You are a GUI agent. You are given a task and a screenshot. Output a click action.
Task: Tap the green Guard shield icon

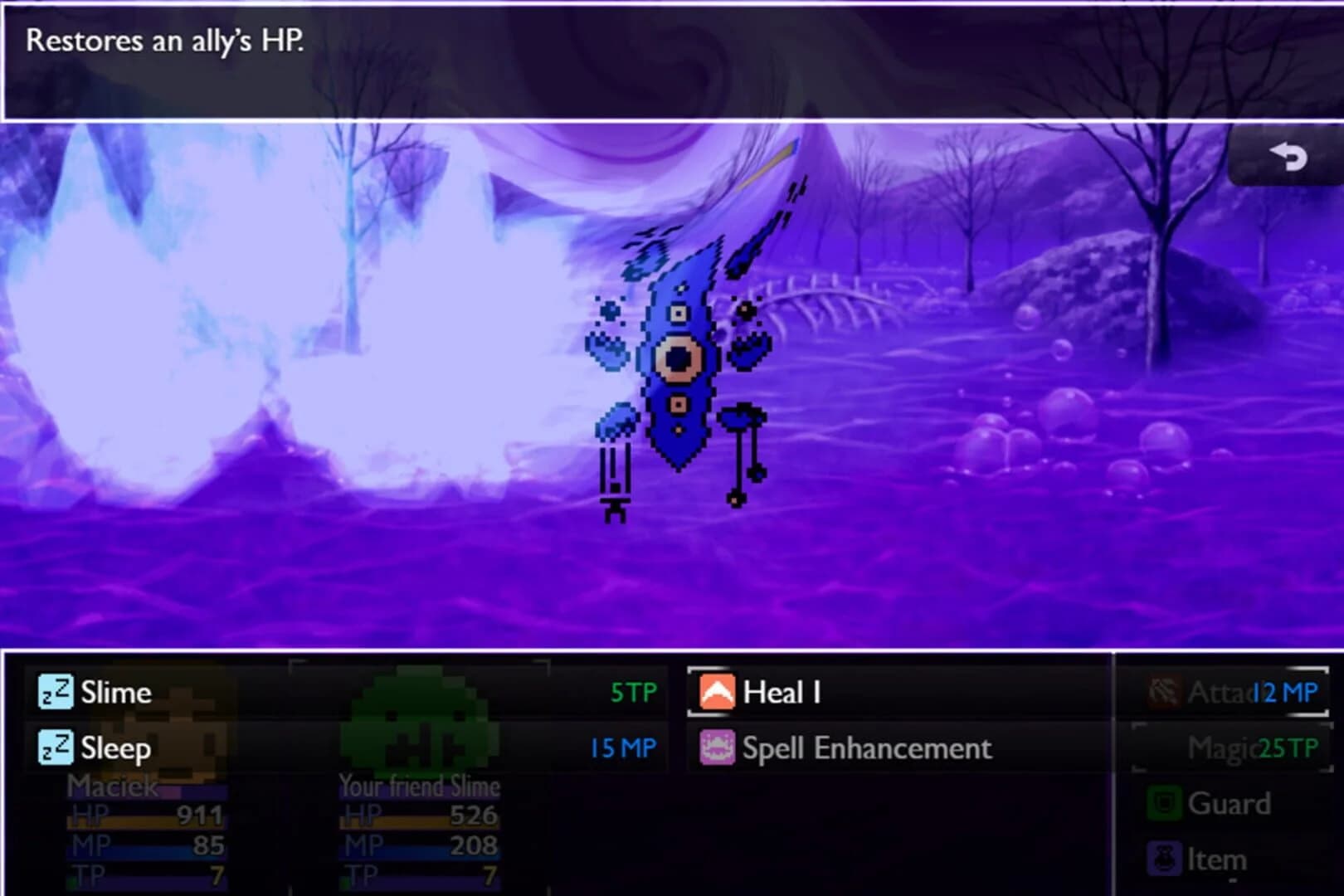coord(1162,802)
